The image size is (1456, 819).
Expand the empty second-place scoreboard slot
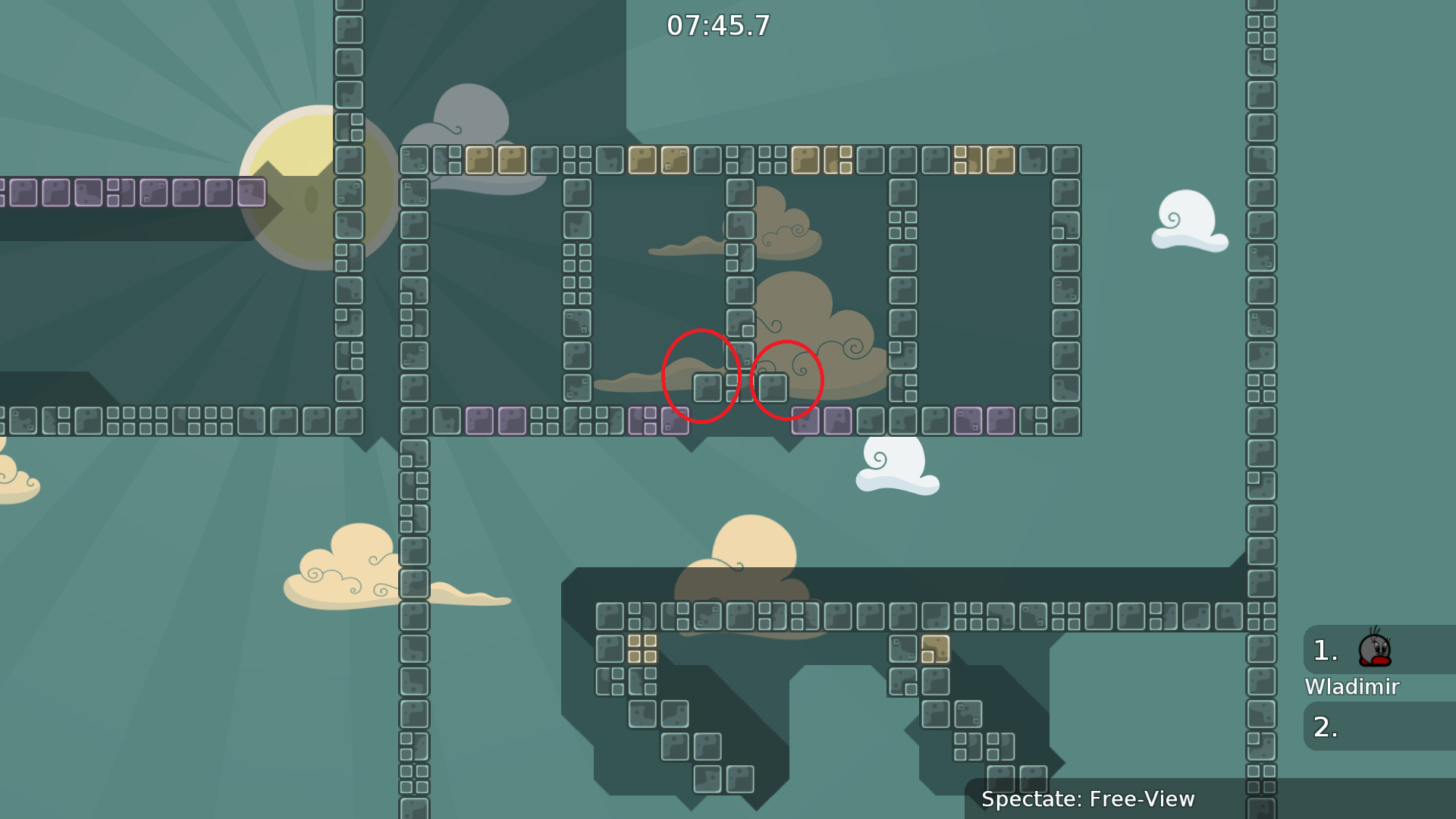(1365, 726)
